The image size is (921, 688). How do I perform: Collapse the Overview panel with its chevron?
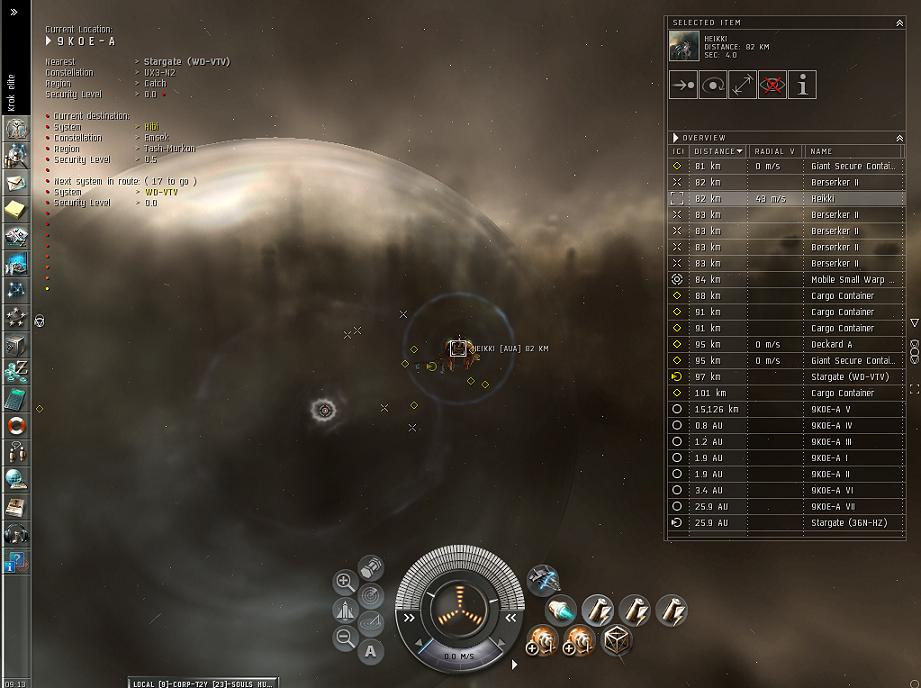[898, 138]
